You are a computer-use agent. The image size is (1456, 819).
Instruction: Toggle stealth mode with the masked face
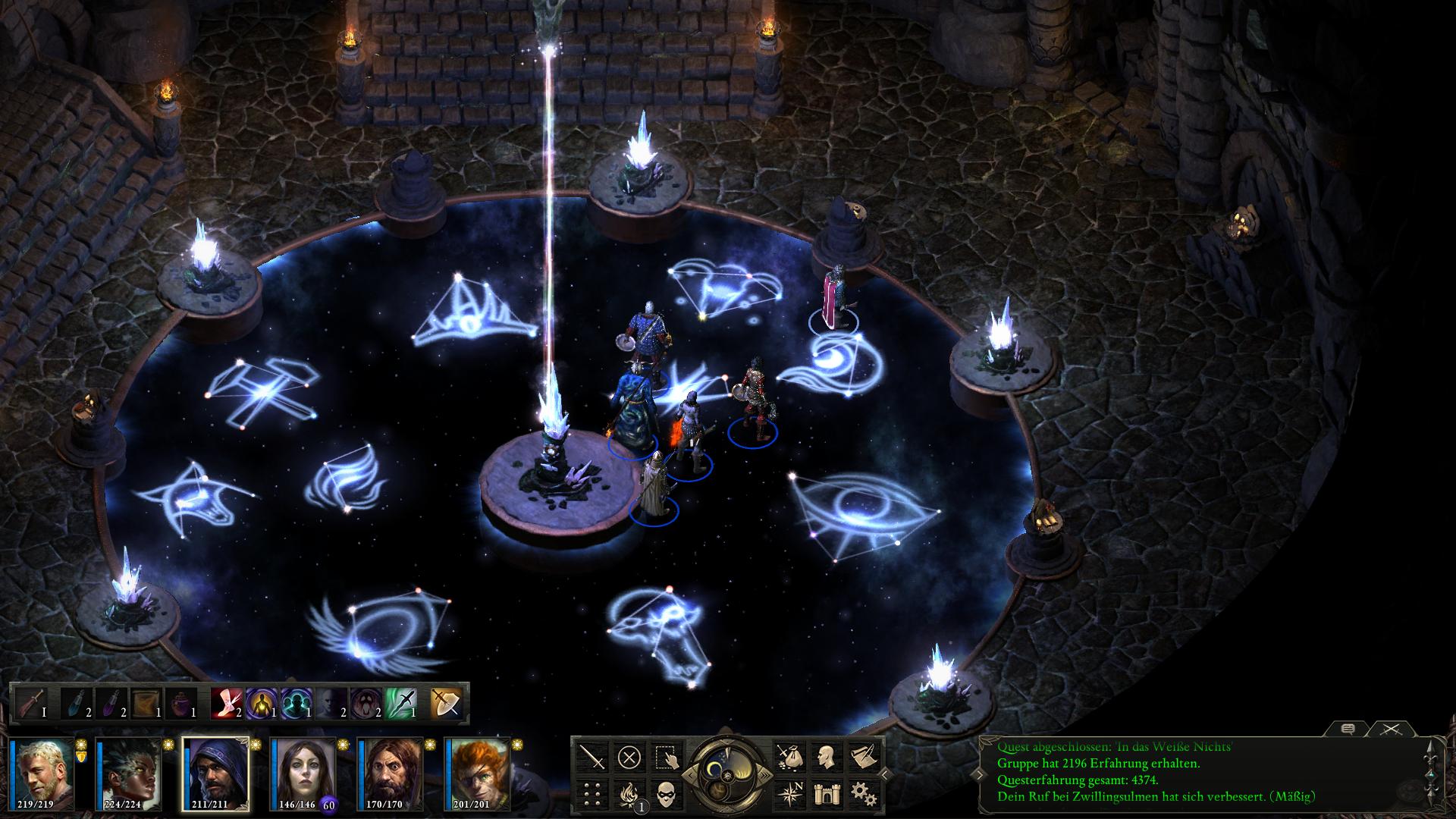[667, 793]
